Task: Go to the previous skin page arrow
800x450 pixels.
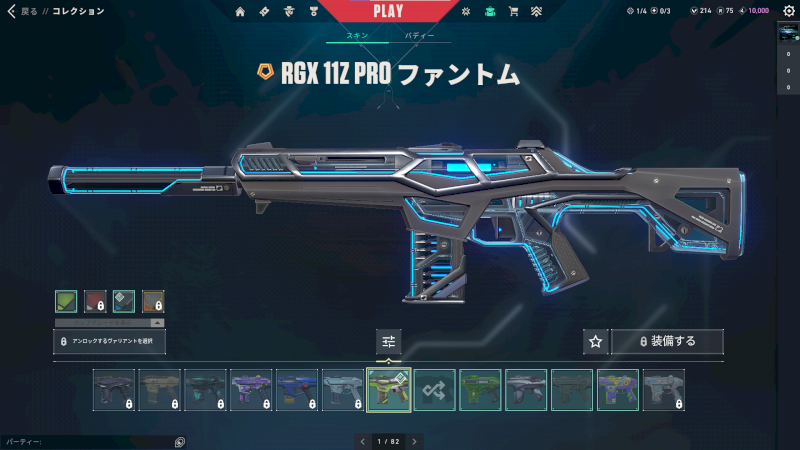Action: click(361, 441)
